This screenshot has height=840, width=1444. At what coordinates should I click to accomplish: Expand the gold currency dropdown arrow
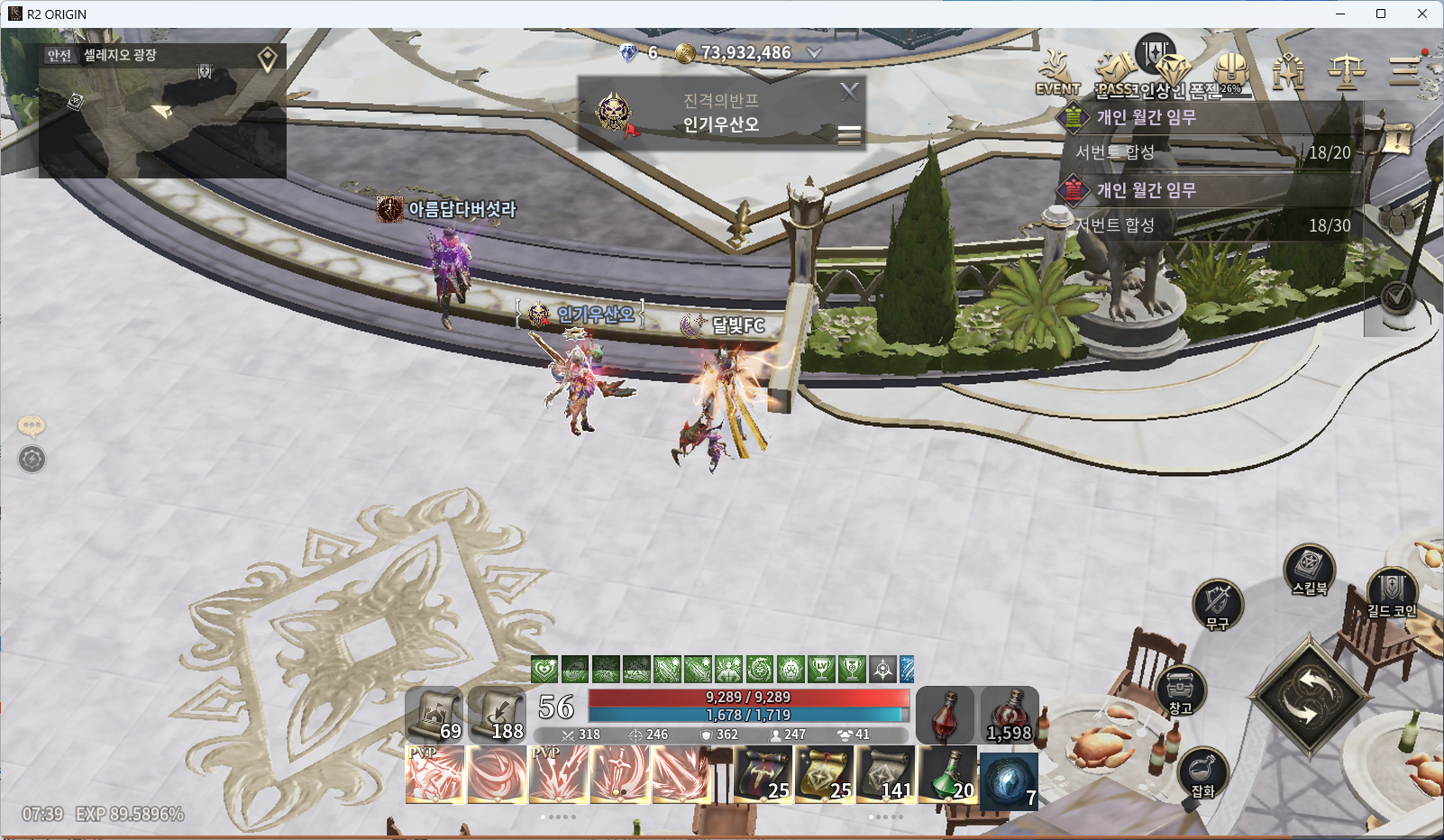[814, 53]
